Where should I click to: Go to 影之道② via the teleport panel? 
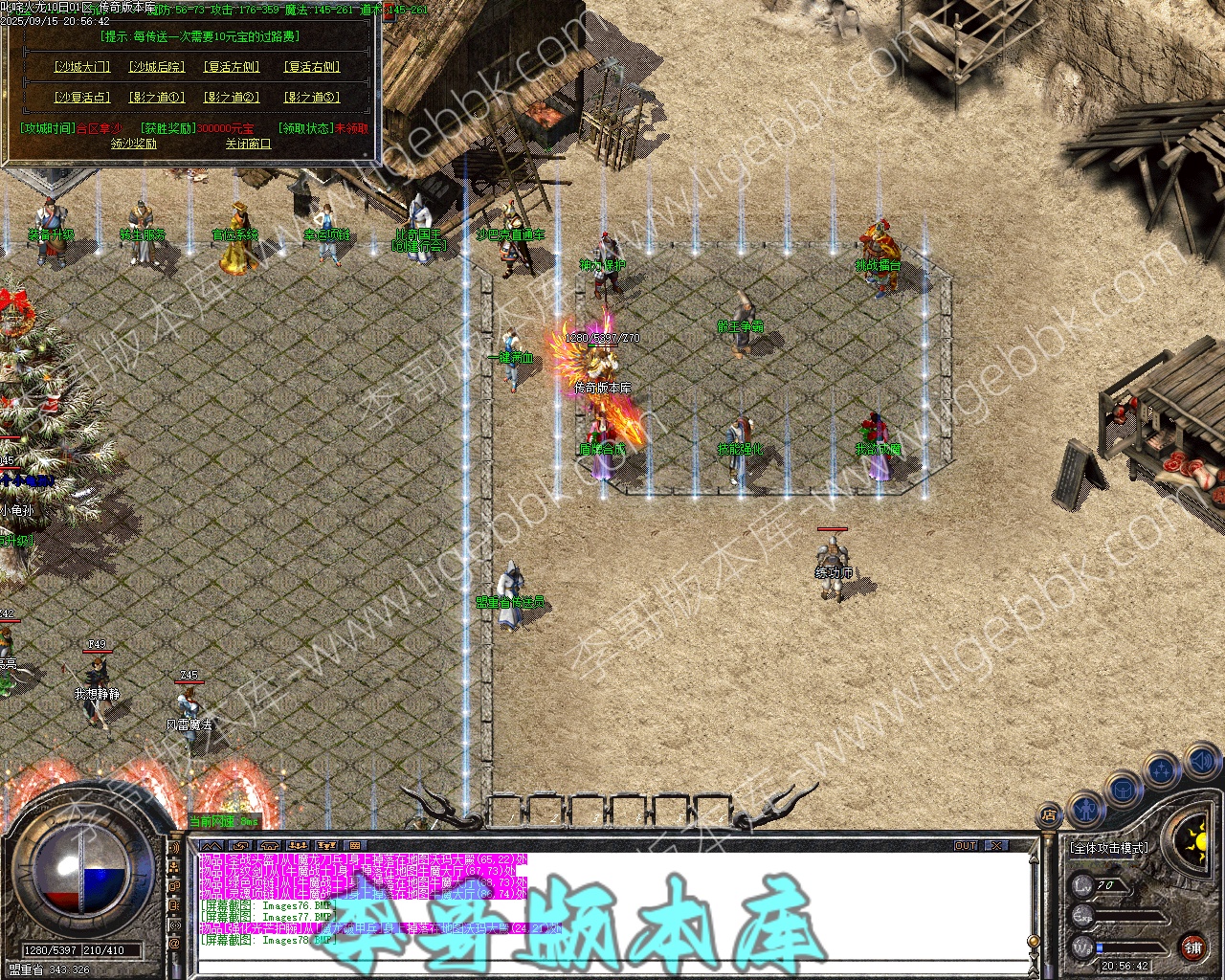(232, 97)
